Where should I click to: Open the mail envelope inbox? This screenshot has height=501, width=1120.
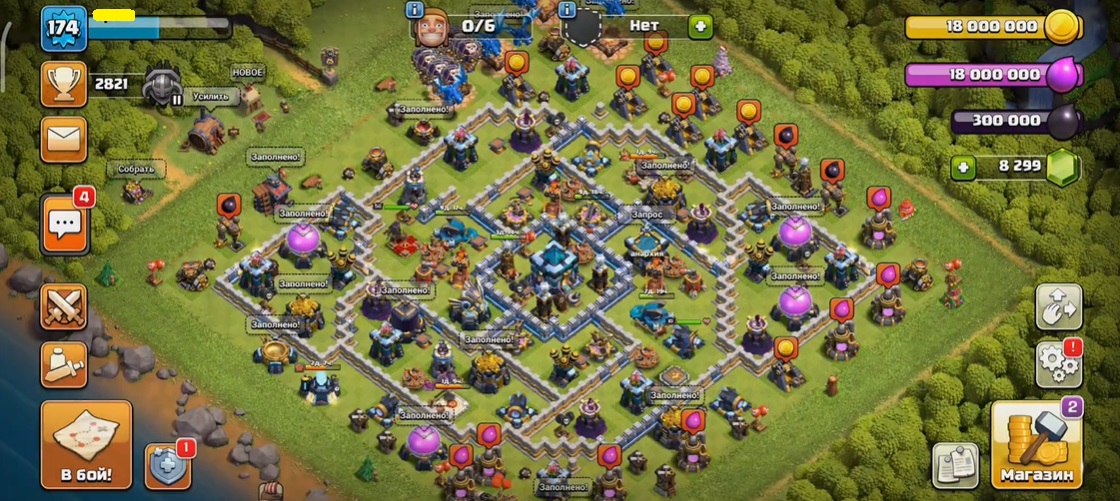click(63, 139)
